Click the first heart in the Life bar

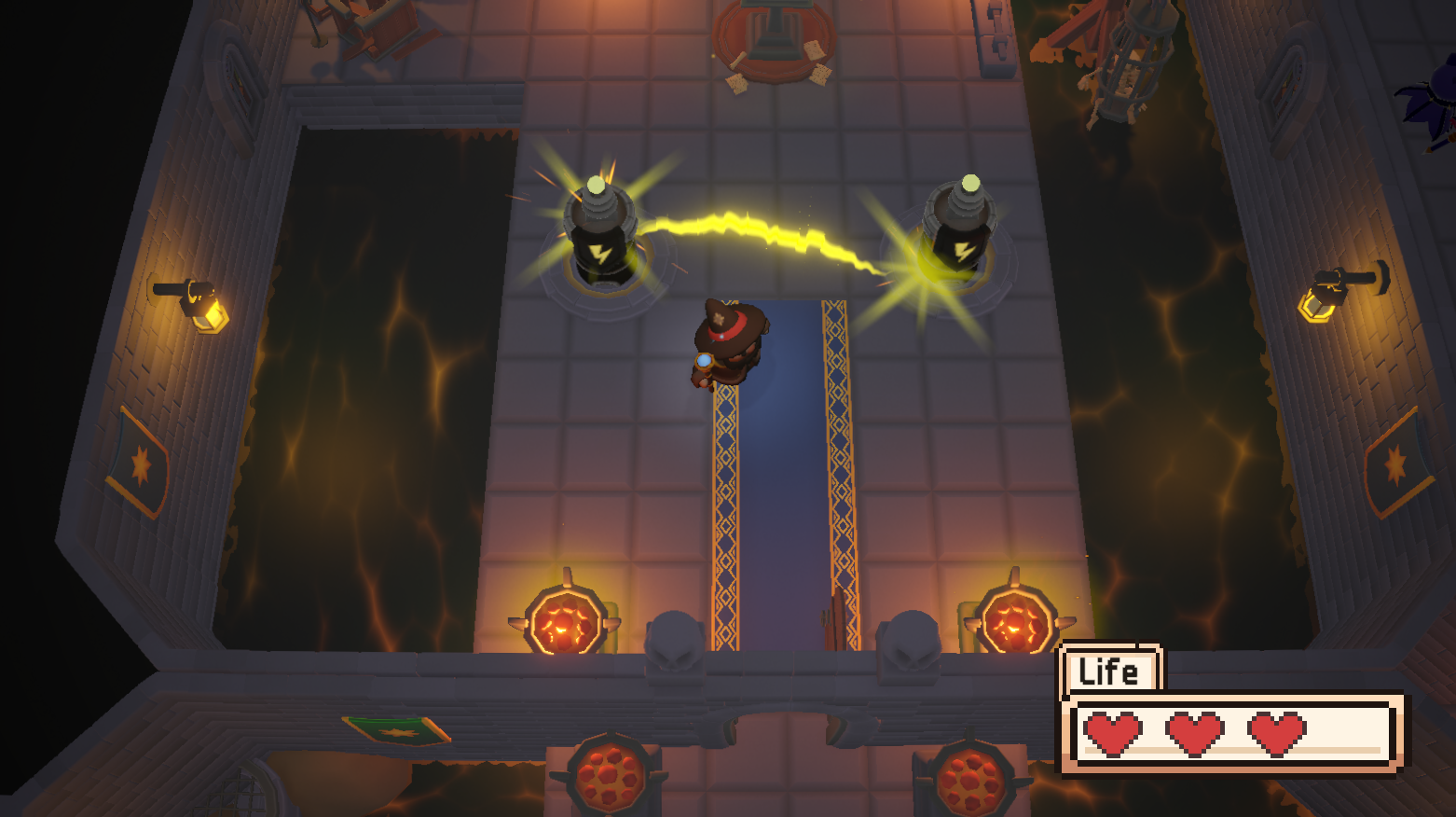coord(1116,735)
